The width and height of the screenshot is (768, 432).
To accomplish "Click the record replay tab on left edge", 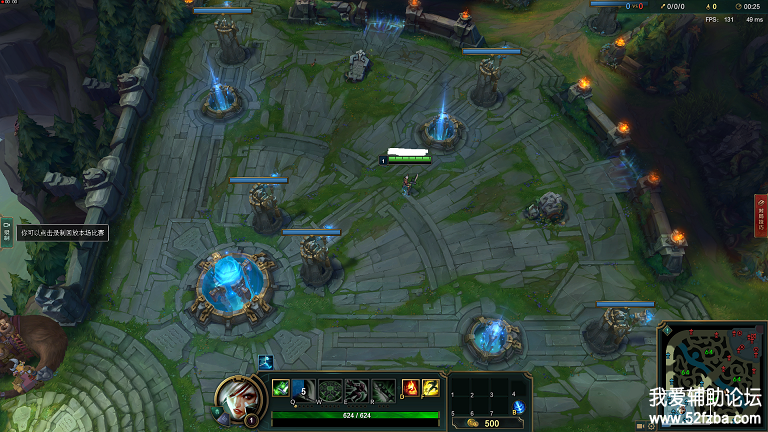I will tap(6, 231).
